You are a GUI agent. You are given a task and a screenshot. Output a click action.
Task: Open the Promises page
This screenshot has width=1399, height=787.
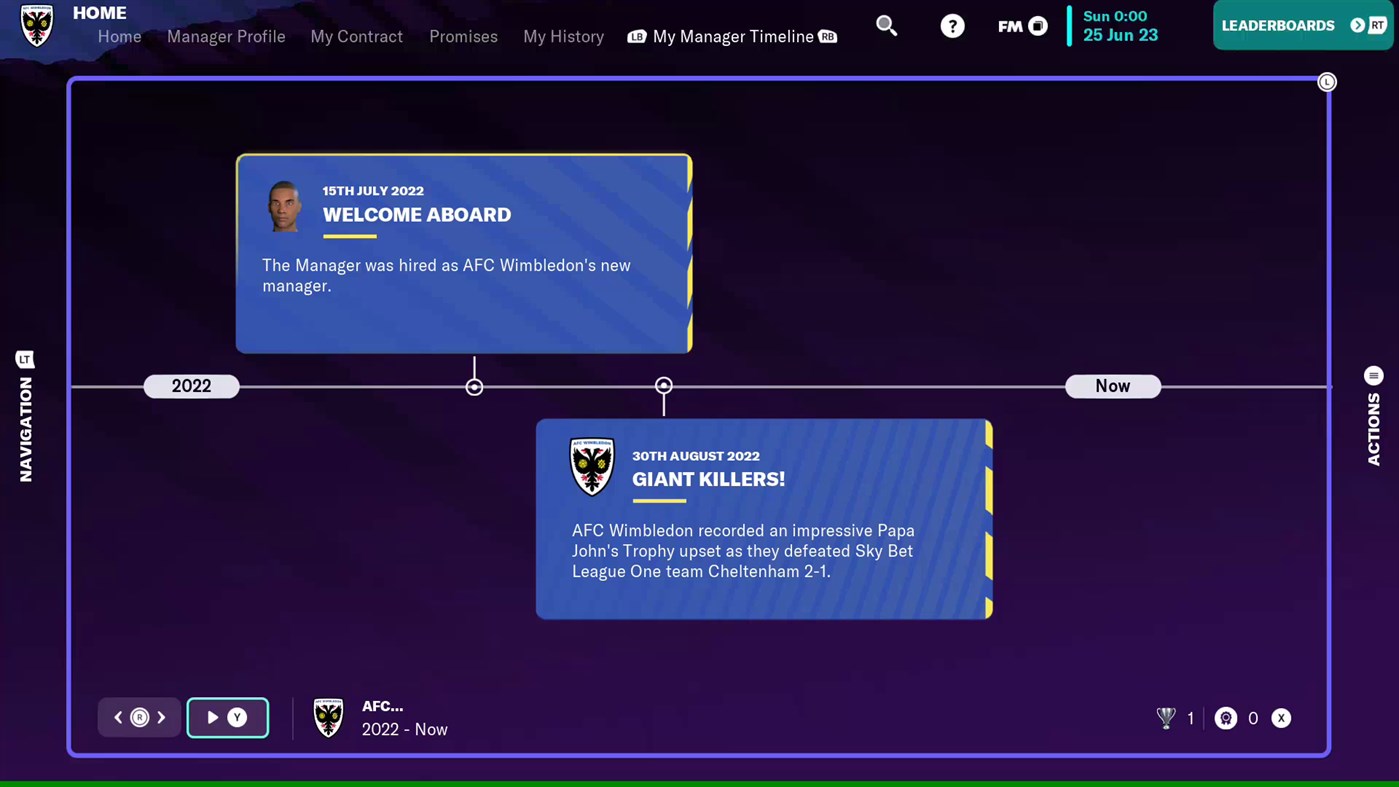tap(463, 37)
